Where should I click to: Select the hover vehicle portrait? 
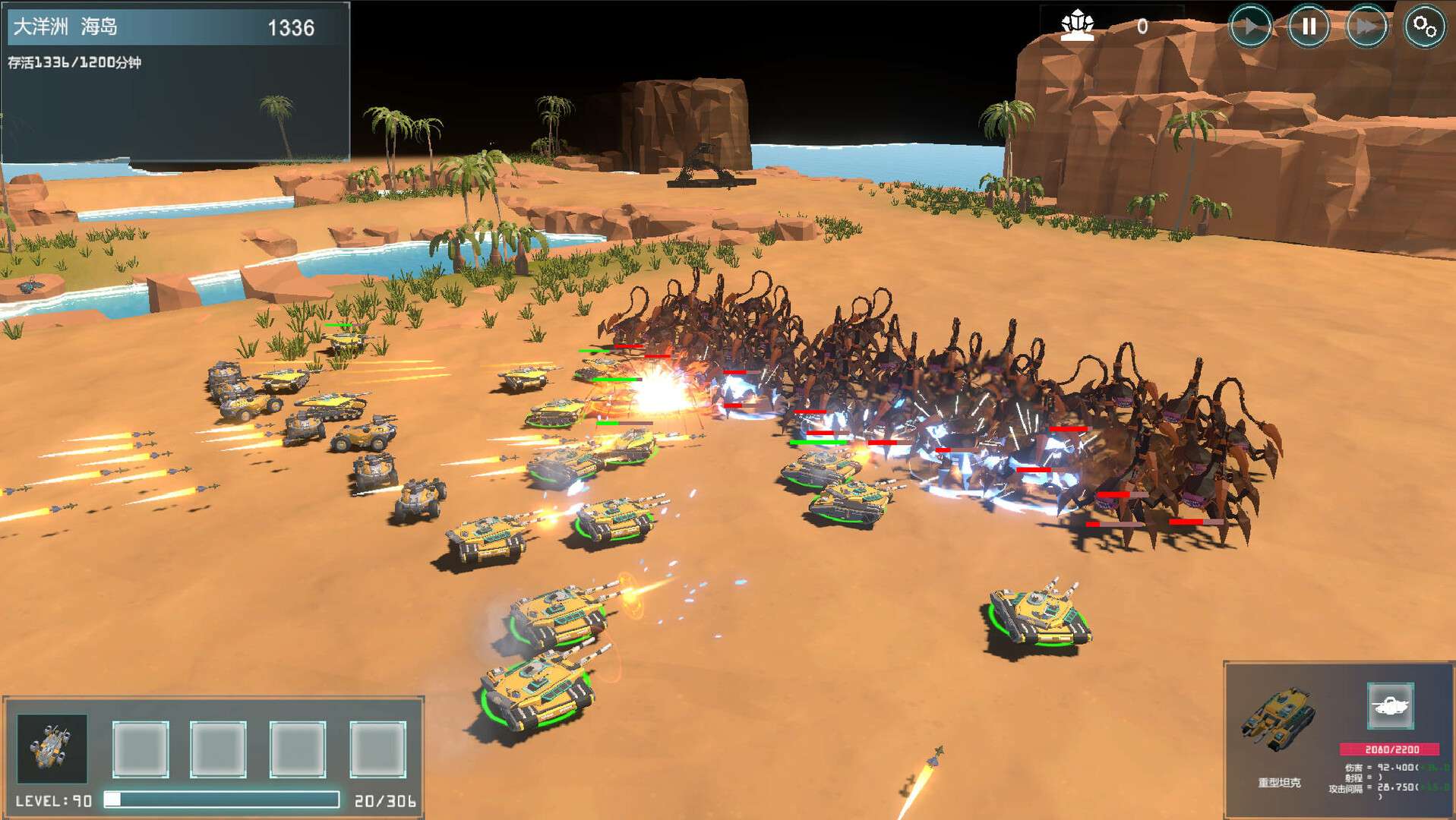click(52, 748)
